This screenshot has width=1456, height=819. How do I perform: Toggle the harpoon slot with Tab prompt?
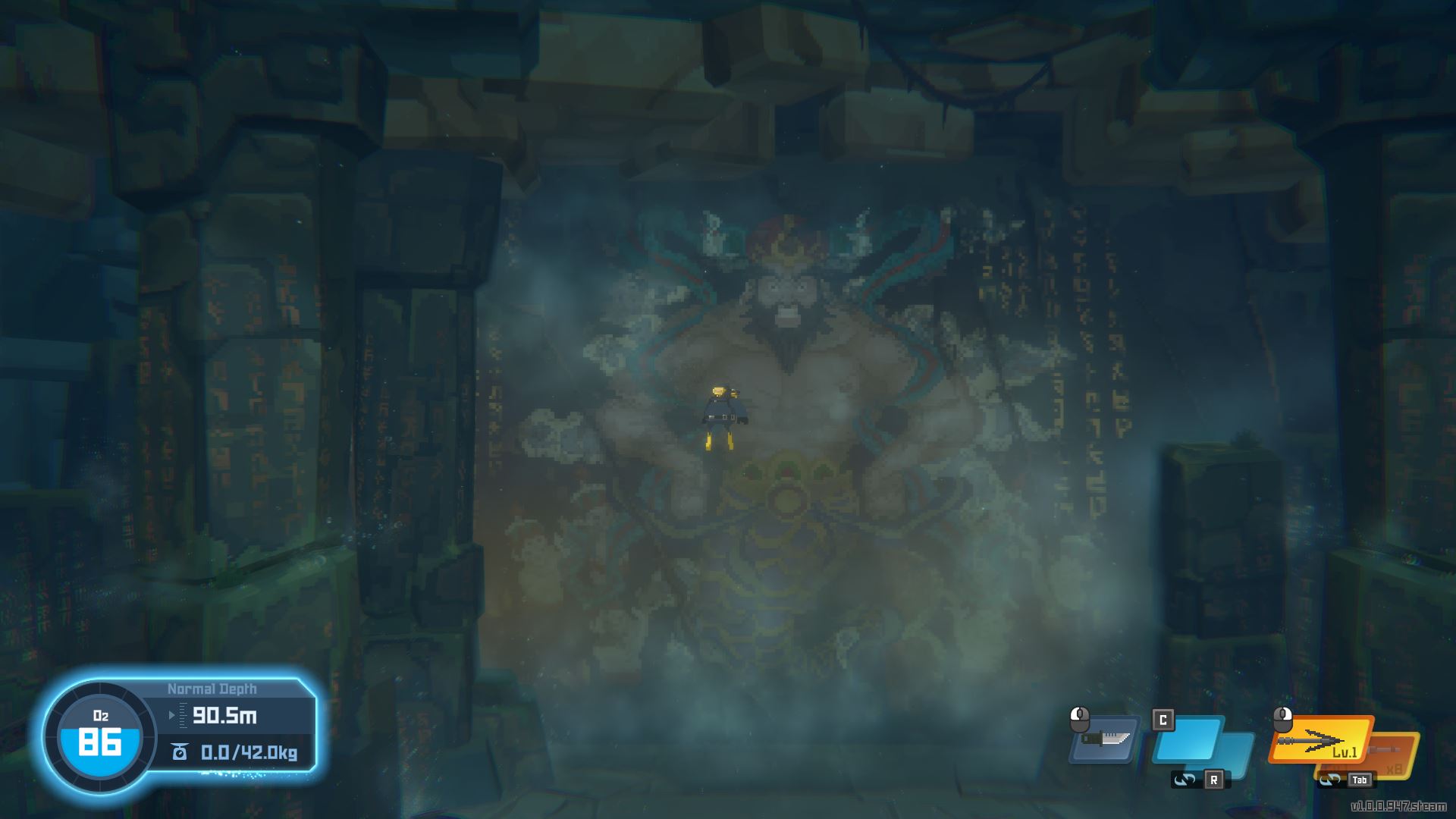(1359, 780)
